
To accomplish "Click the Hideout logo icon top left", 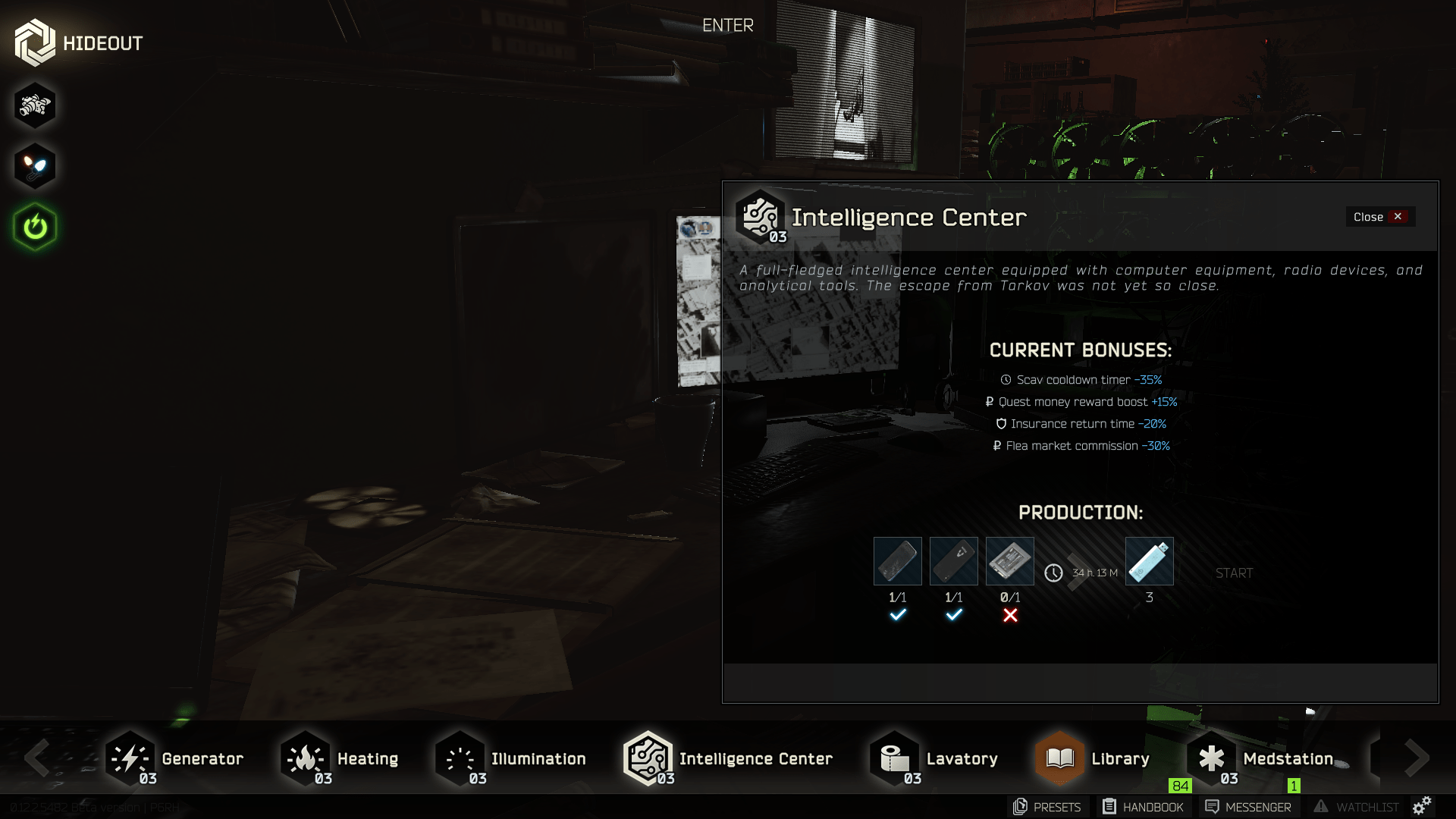I will pyautogui.click(x=34, y=42).
